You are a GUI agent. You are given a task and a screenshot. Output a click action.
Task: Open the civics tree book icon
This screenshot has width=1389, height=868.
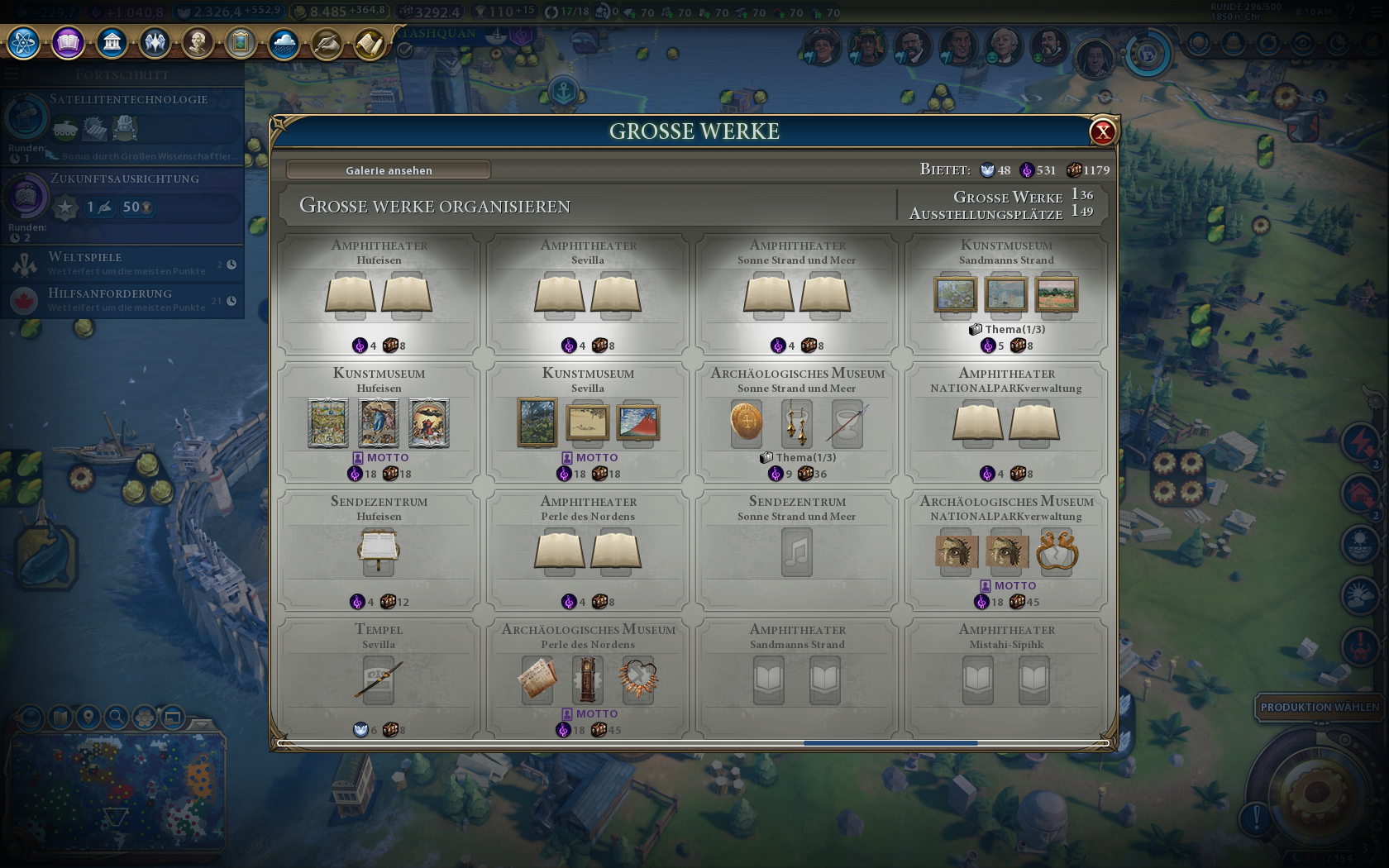click(x=68, y=42)
